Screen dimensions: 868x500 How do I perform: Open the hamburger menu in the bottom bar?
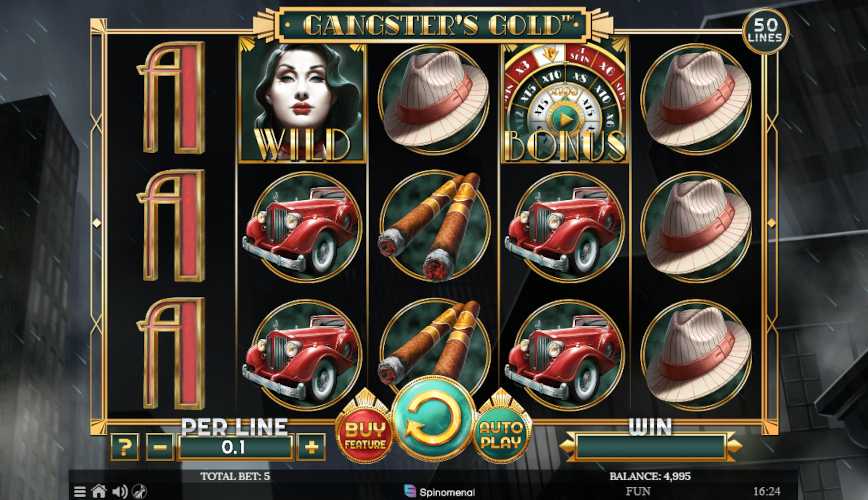(80, 492)
